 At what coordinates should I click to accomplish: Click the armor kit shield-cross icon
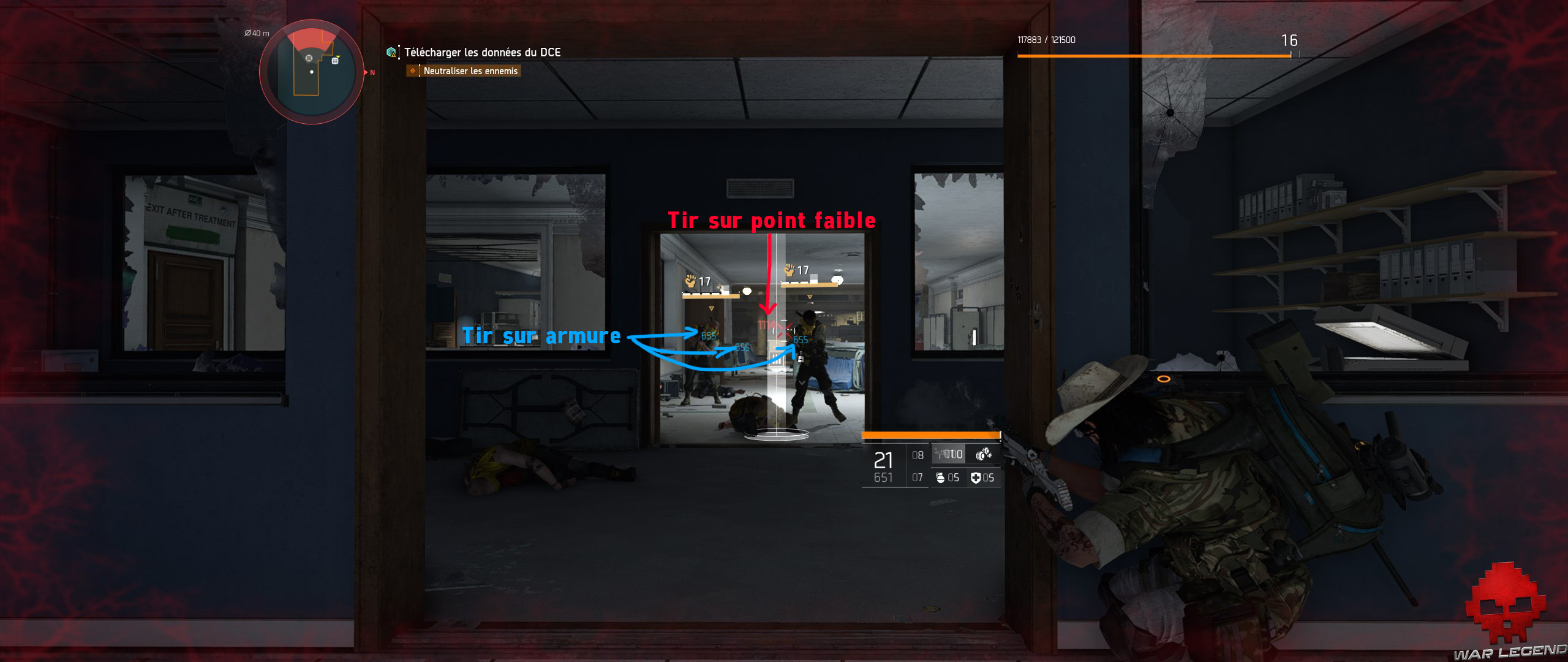(x=975, y=479)
